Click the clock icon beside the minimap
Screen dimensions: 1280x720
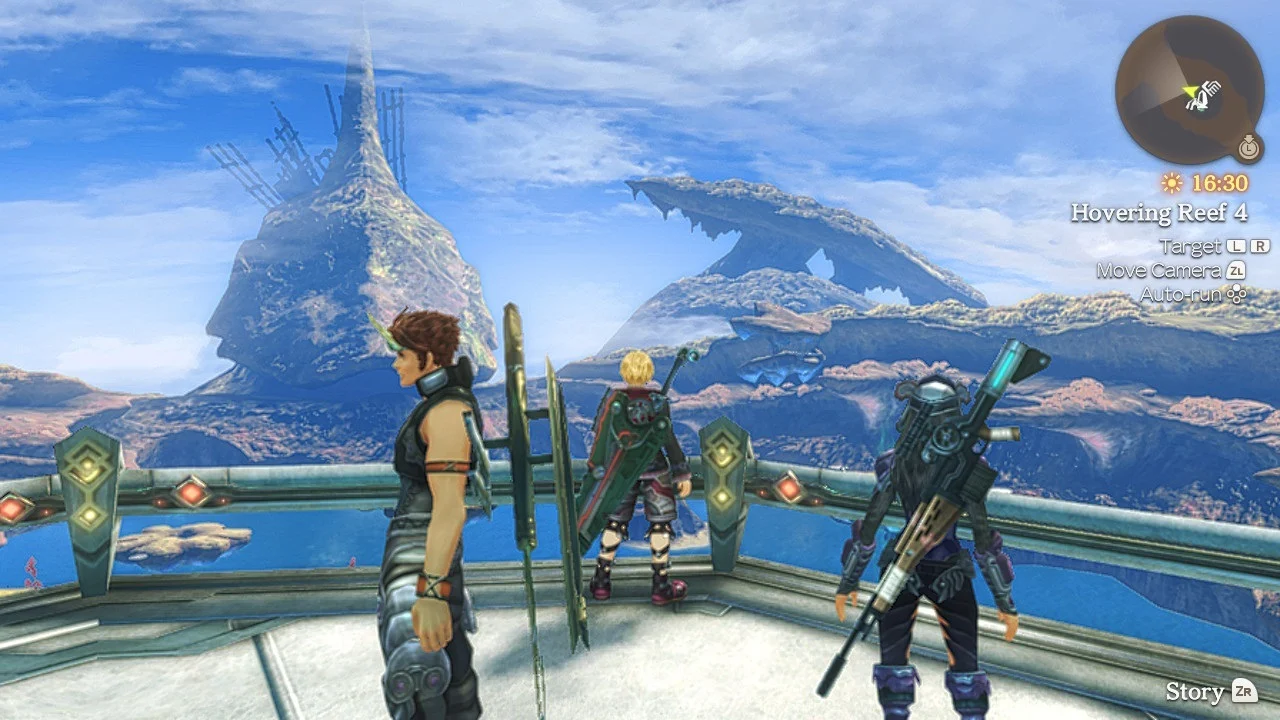(x=1247, y=147)
